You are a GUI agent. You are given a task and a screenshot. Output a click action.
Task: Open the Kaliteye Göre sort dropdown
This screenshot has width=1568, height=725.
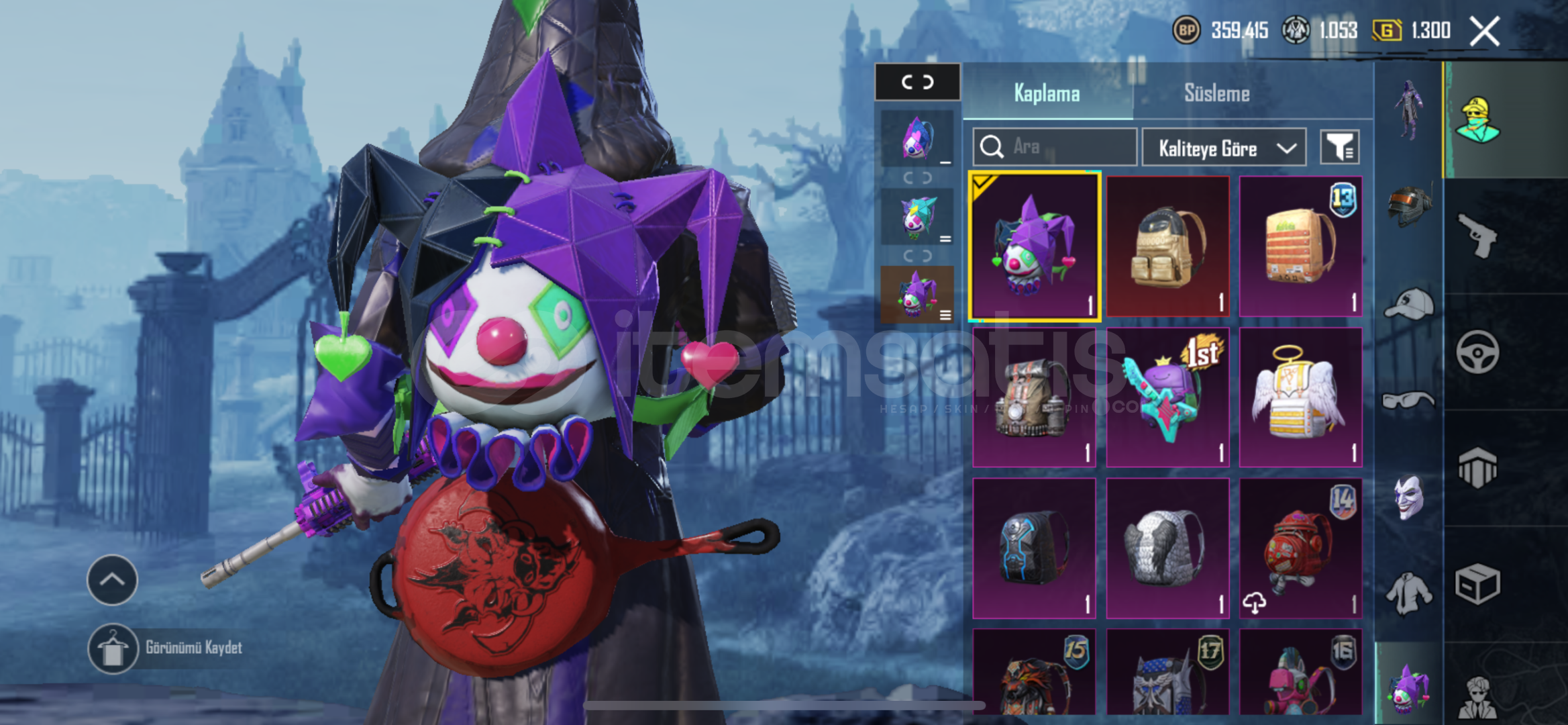coord(1224,148)
